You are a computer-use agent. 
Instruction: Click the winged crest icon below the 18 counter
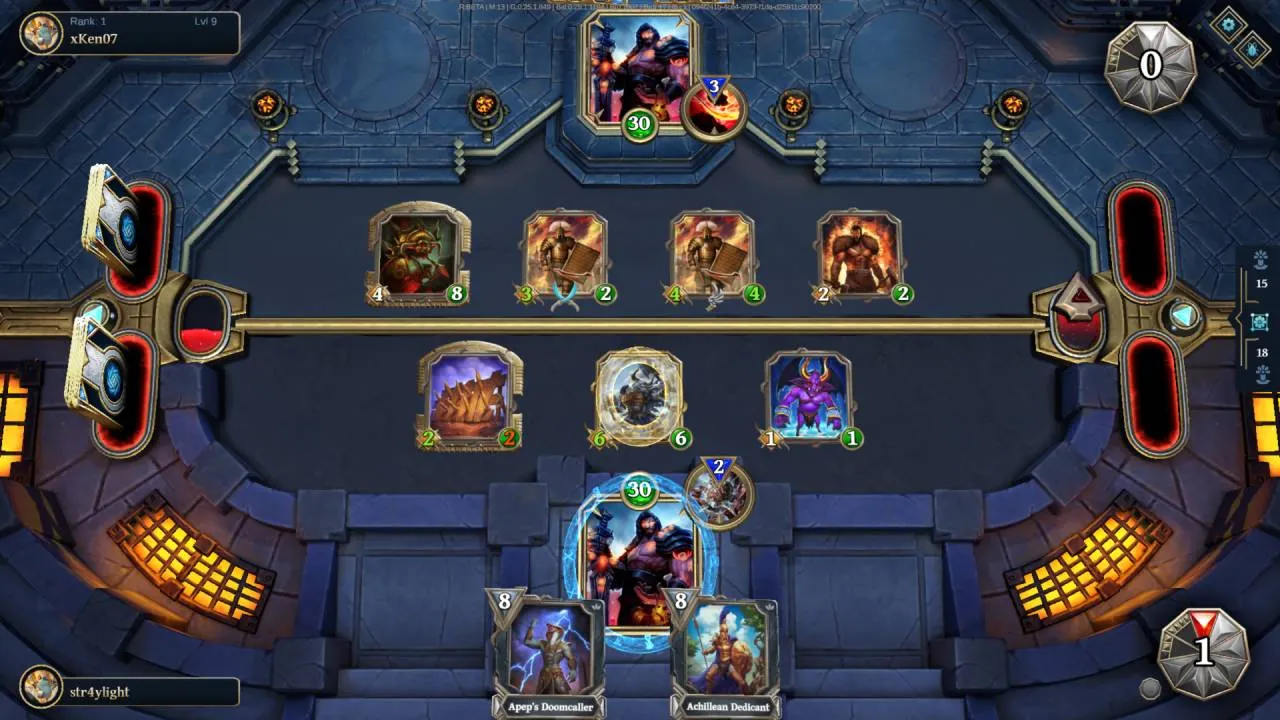click(x=1262, y=377)
